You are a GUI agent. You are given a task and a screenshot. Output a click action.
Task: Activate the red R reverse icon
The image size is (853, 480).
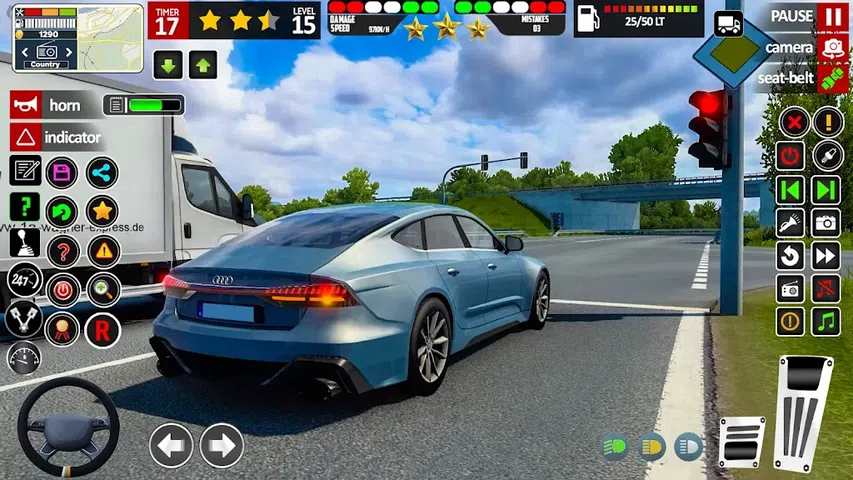[x=101, y=329]
